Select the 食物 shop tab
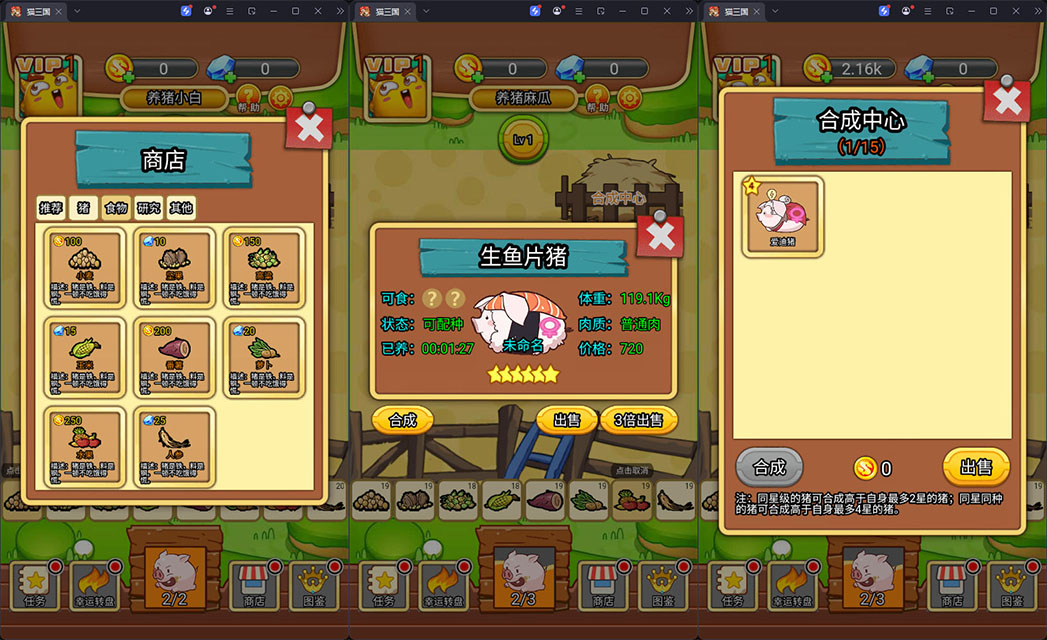This screenshot has width=1047, height=640. tap(116, 208)
